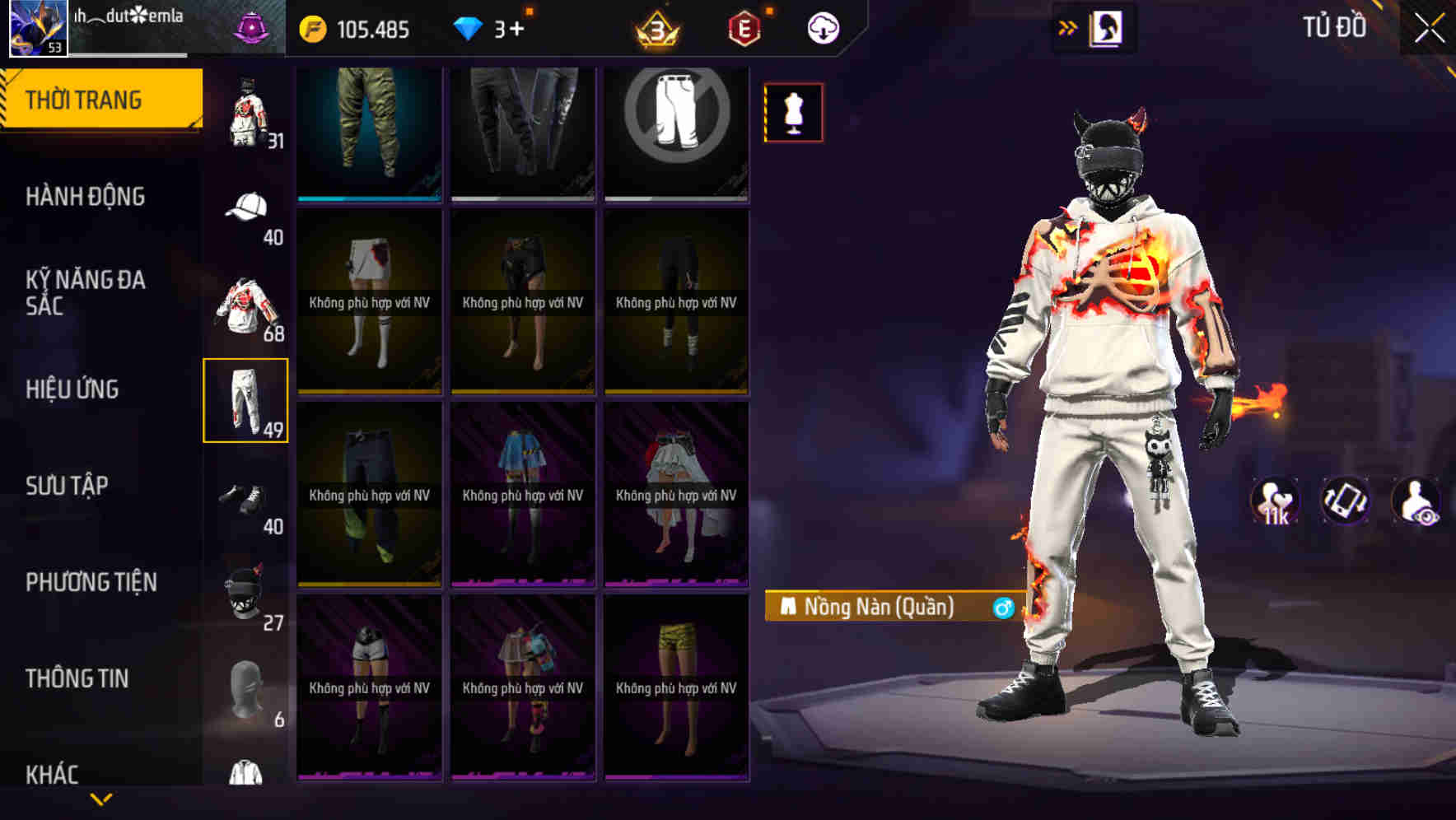
Task: Toggle the mannequin outfit preview
Action: pyautogui.click(x=793, y=112)
